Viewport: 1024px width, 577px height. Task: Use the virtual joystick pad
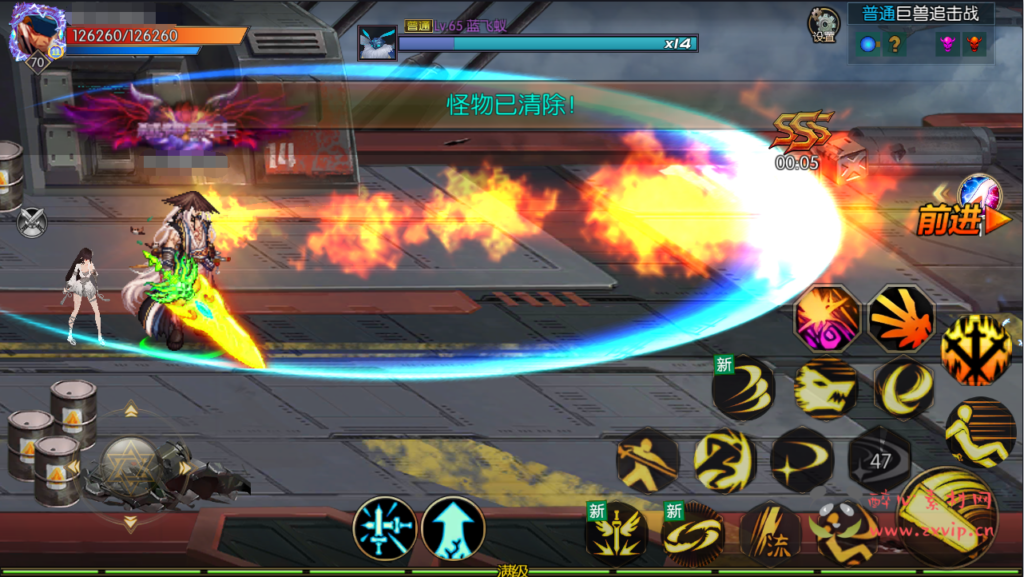pyautogui.click(x=130, y=467)
